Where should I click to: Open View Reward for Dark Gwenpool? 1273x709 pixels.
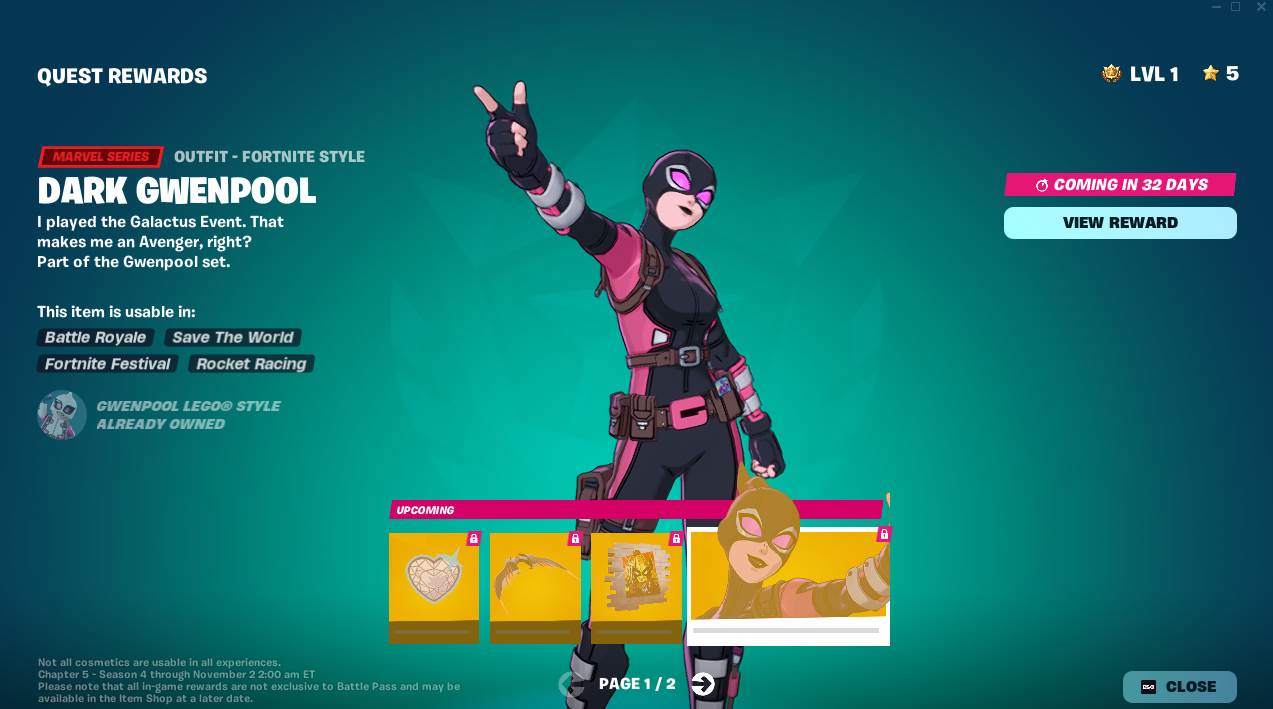click(1120, 223)
